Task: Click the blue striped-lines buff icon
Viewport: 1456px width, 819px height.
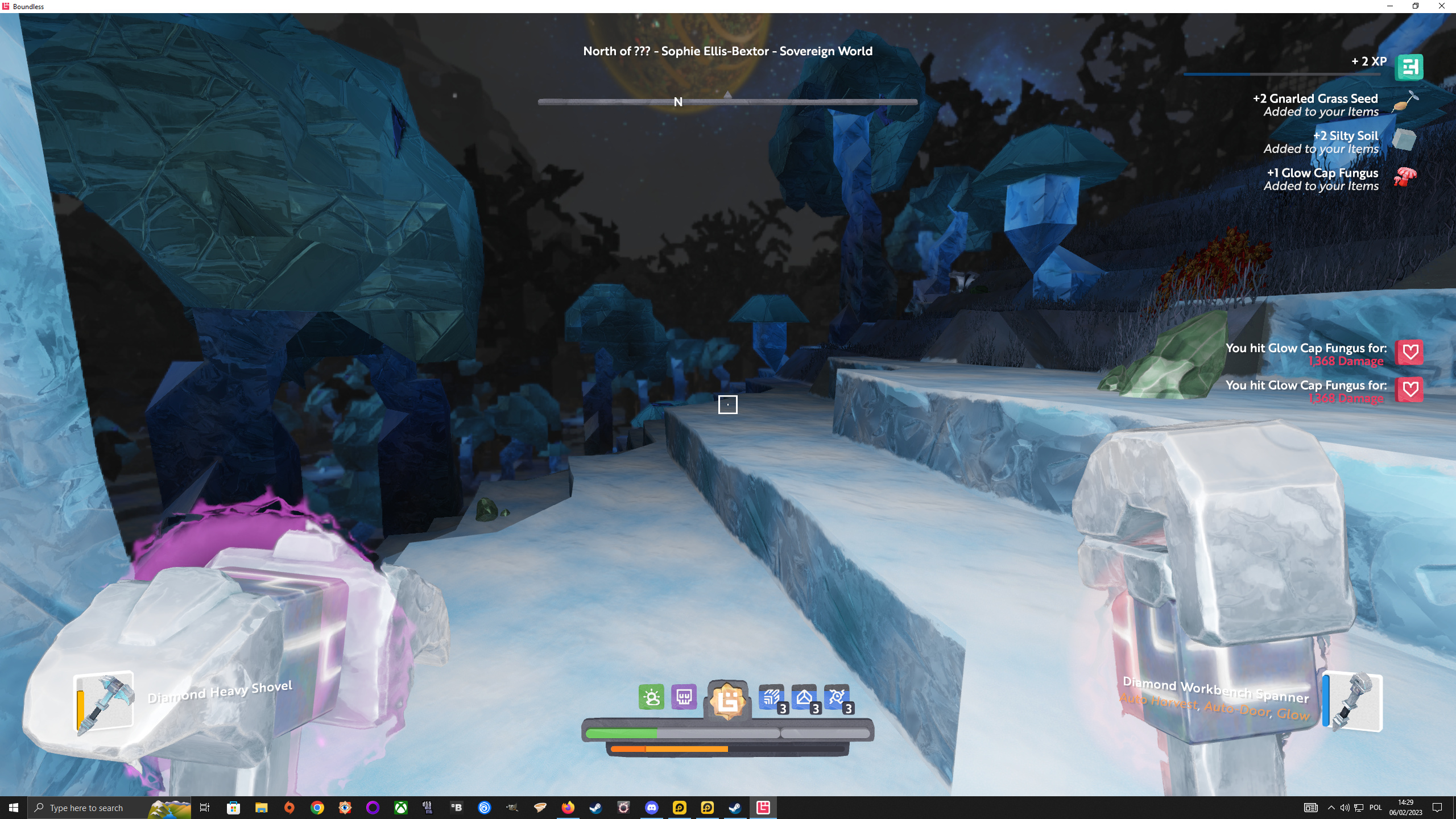Action: point(771,697)
